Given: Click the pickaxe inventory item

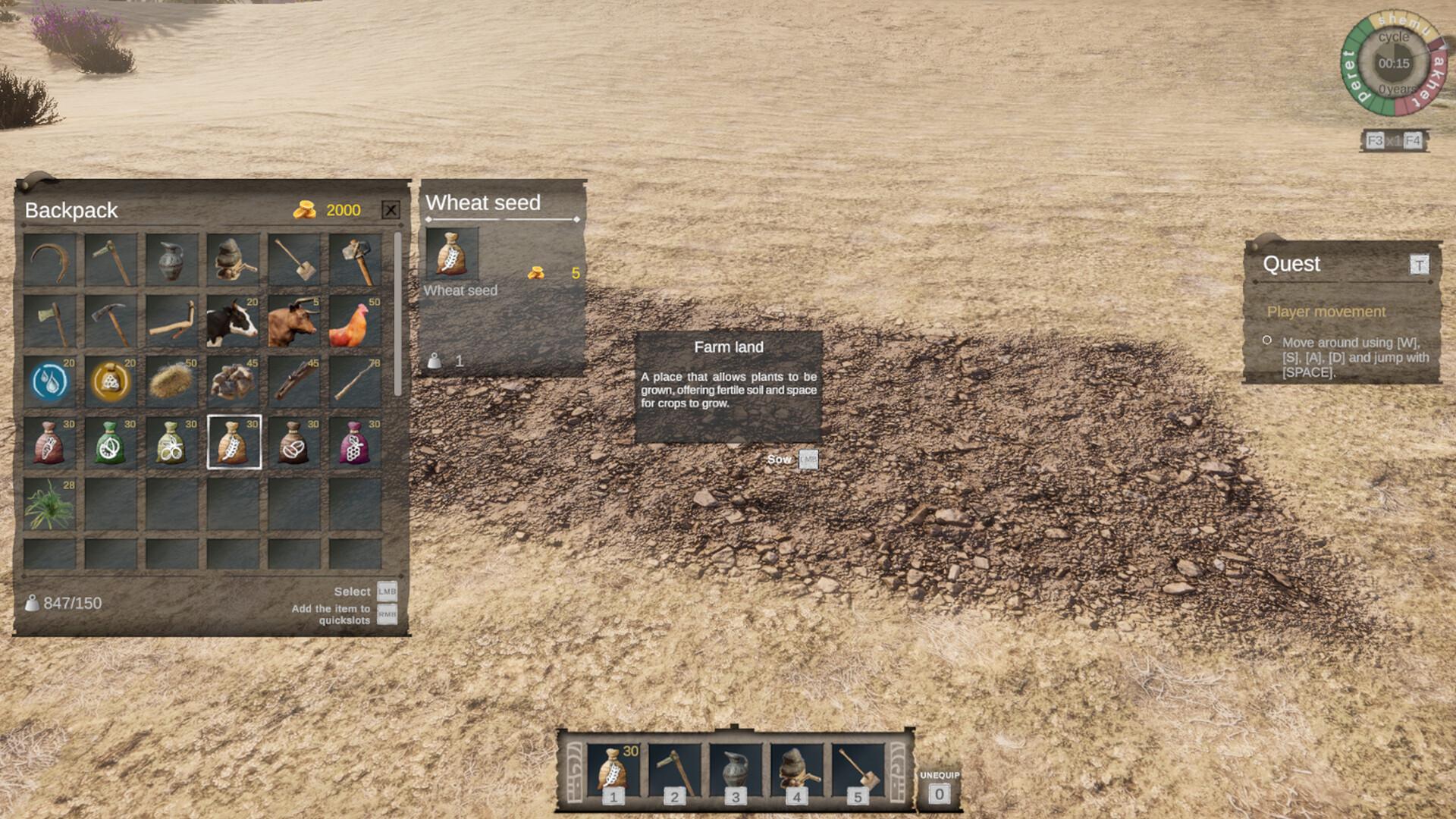Looking at the screenshot, I should click(111, 319).
